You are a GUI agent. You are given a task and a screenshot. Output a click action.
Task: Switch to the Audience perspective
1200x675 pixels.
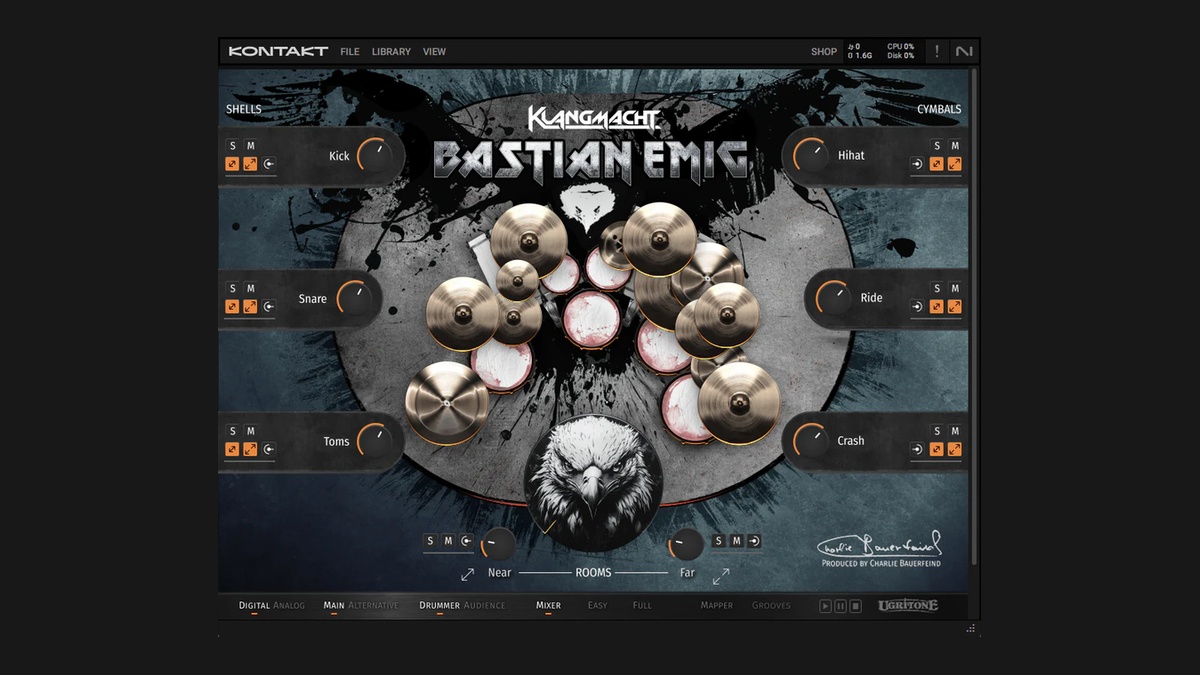click(x=484, y=605)
